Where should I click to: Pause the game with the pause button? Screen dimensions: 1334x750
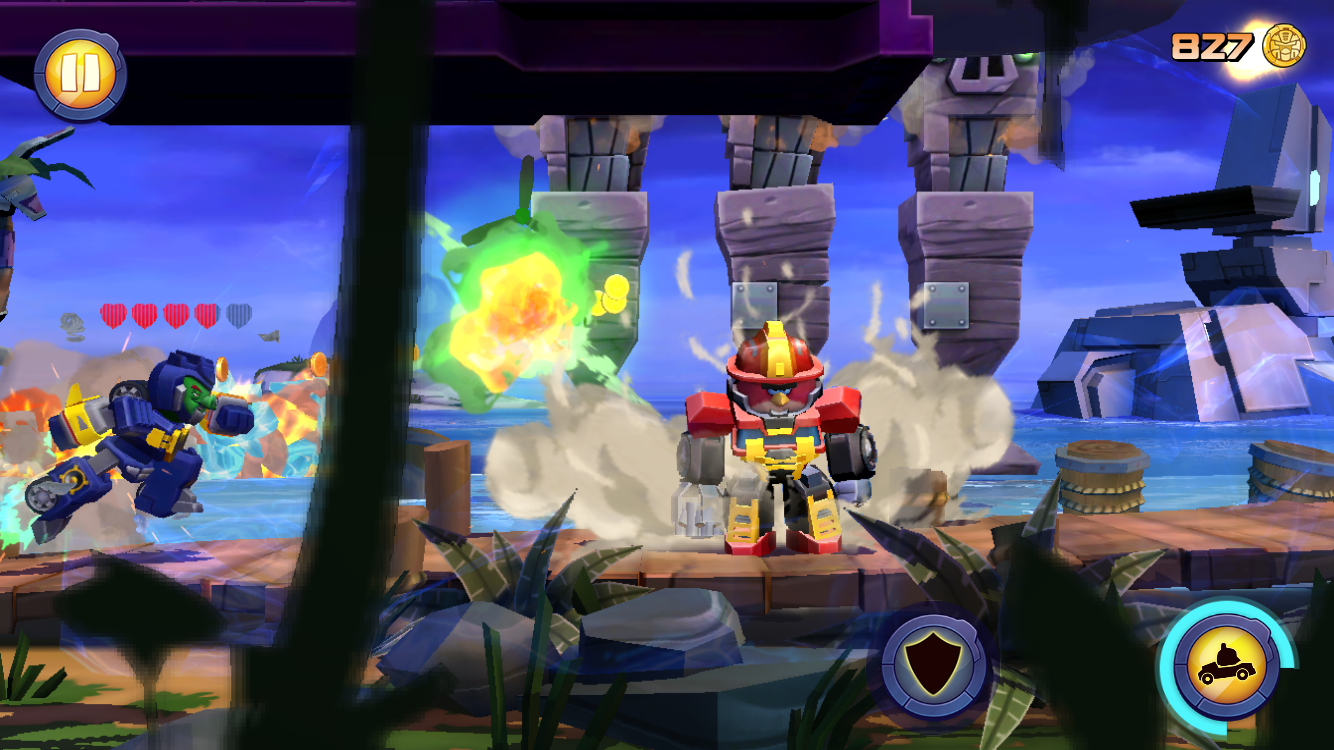coord(79,75)
